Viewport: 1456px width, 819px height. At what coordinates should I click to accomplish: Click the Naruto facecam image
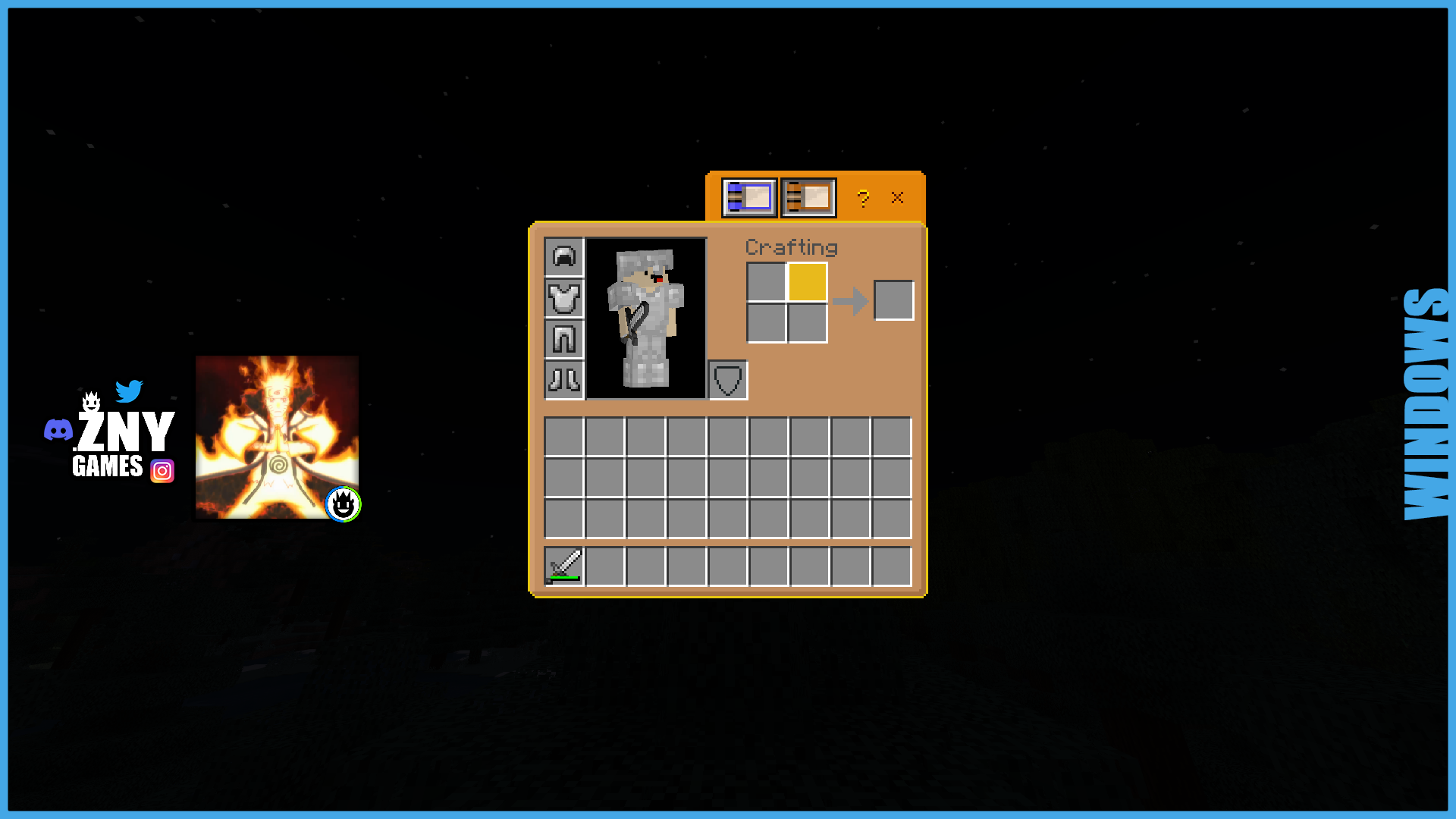click(277, 436)
